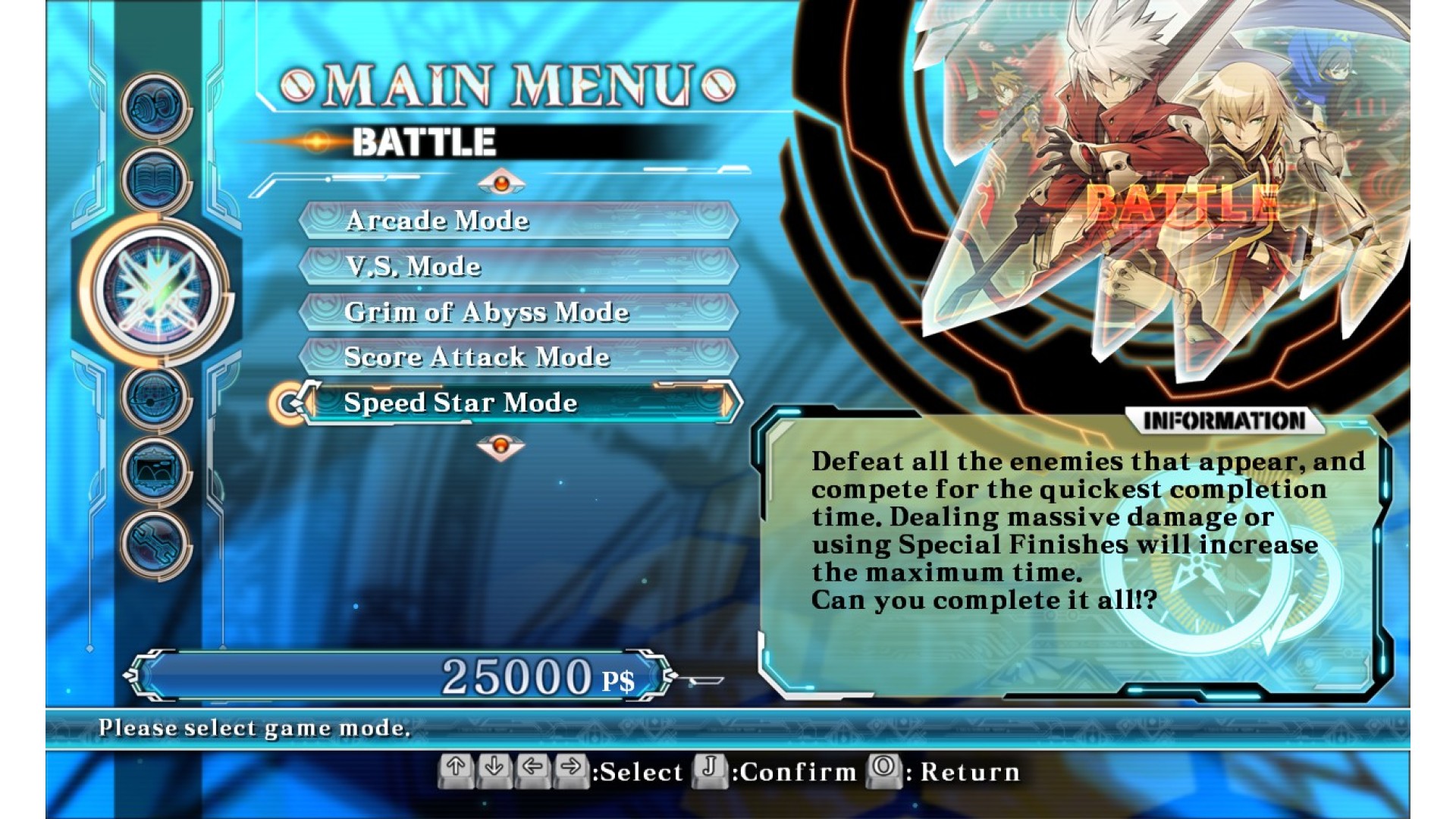The width and height of the screenshot is (1456, 819).
Task: Start Score Attack Mode
Action: pos(518,357)
